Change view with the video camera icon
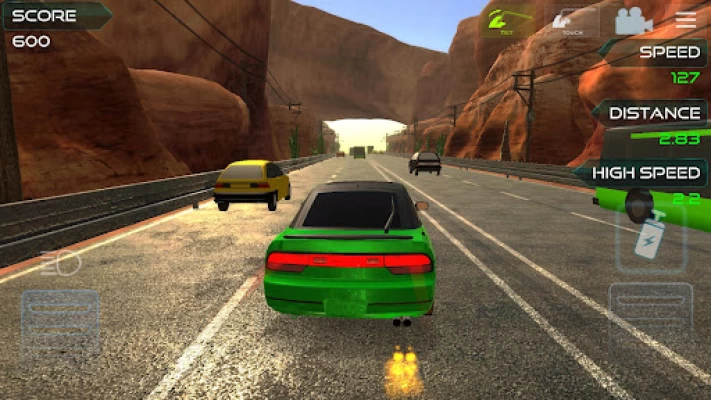 pyautogui.click(x=632, y=21)
